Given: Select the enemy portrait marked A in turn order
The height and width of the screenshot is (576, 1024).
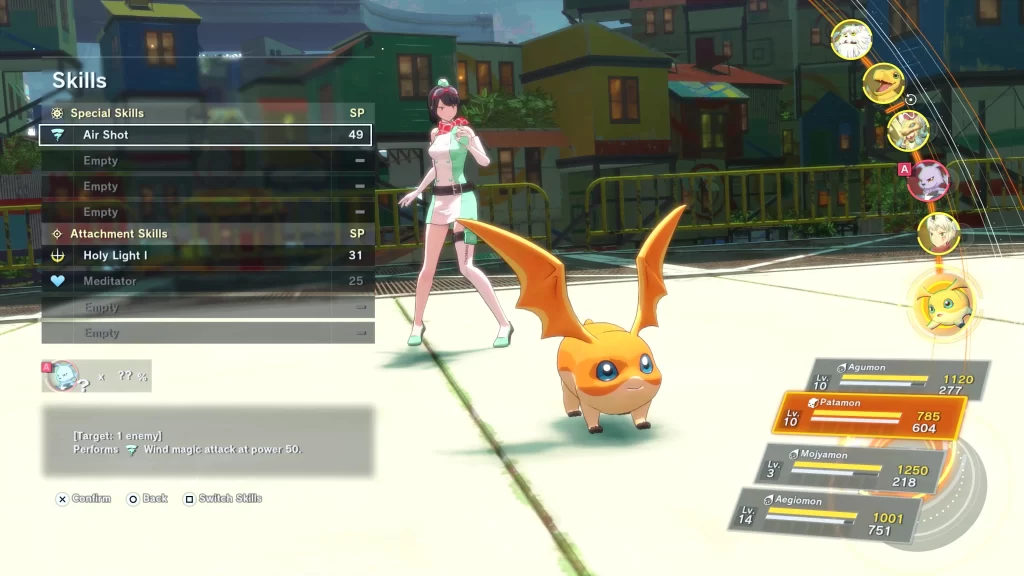Looking at the screenshot, I should [x=929, y=181].
